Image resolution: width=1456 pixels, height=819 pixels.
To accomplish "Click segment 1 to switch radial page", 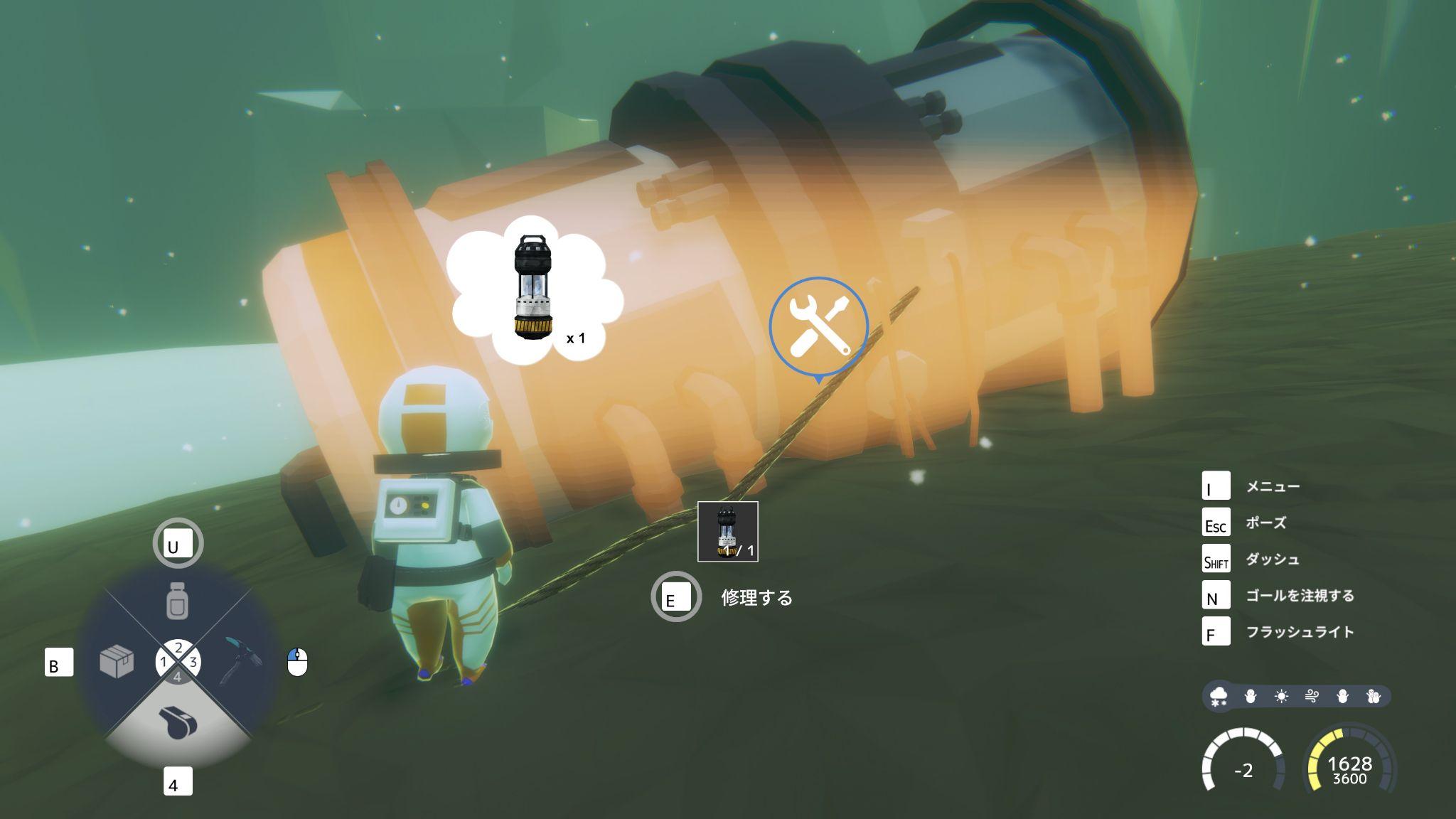I will point(163,662).
